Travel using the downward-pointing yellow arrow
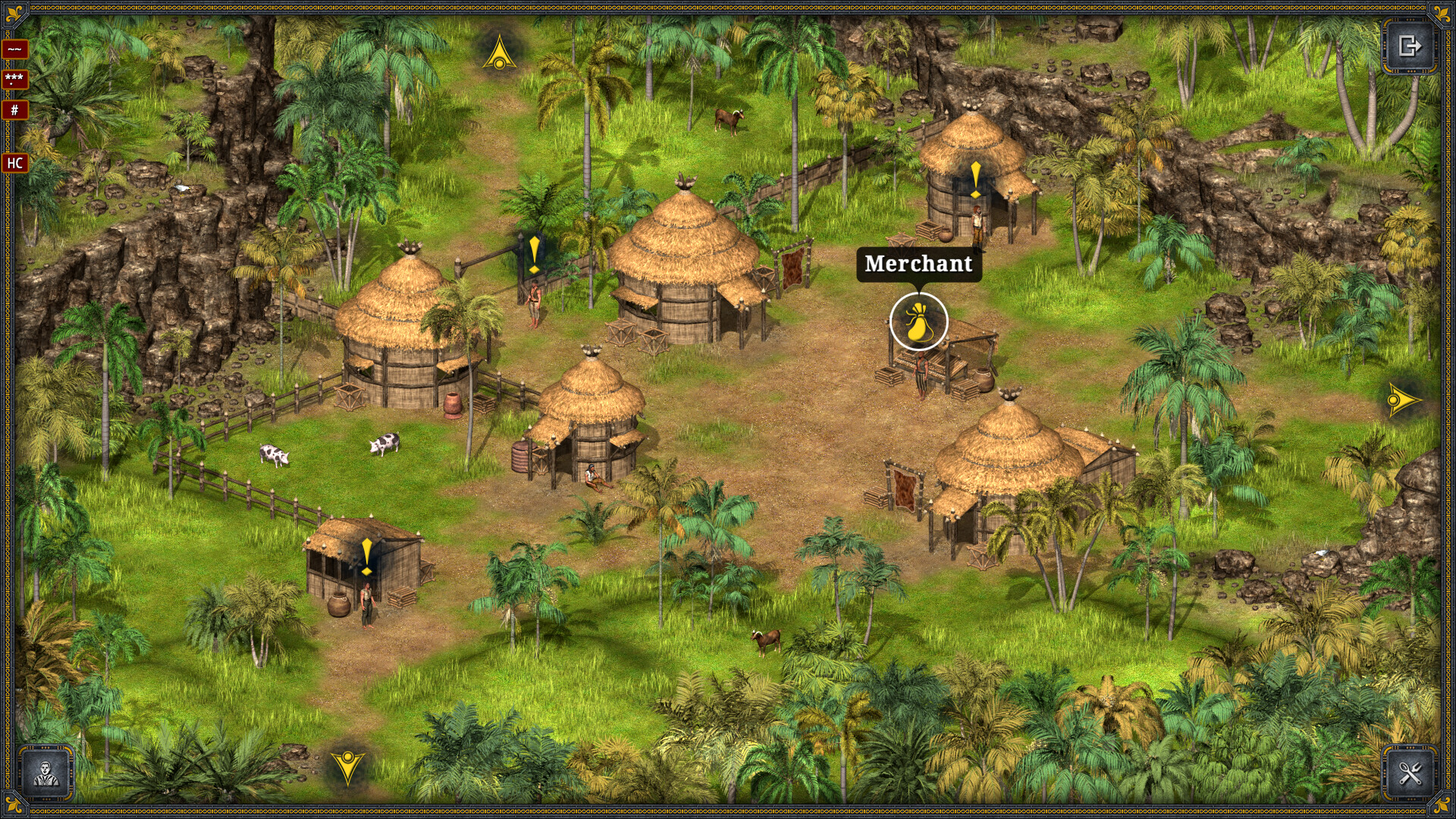This screenshot has width=1456, height=819. [x=347, y=766]
